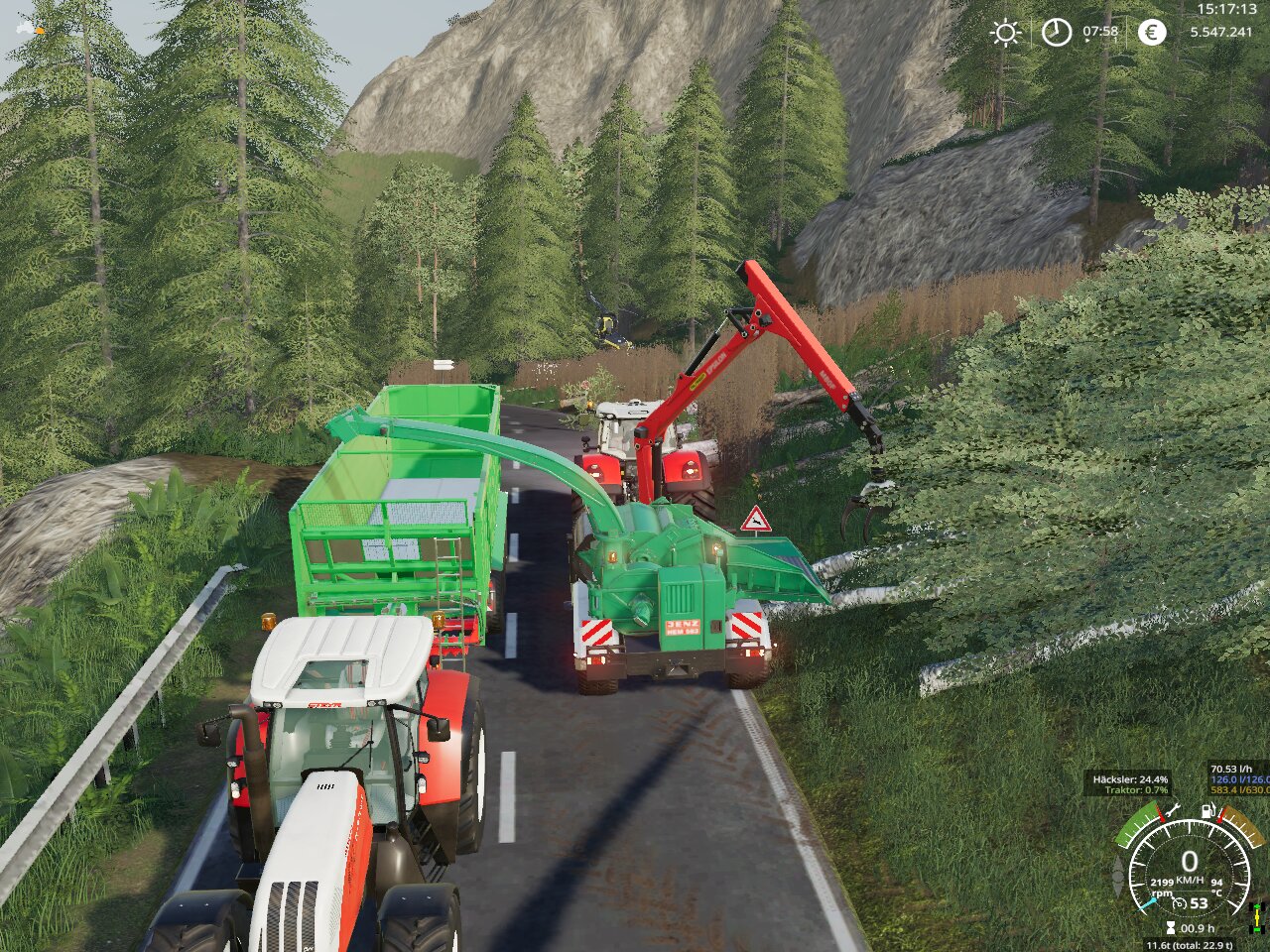Screen dimensions: 1270x952
Task: Click the game clock icon
Action: point(1057,33)
